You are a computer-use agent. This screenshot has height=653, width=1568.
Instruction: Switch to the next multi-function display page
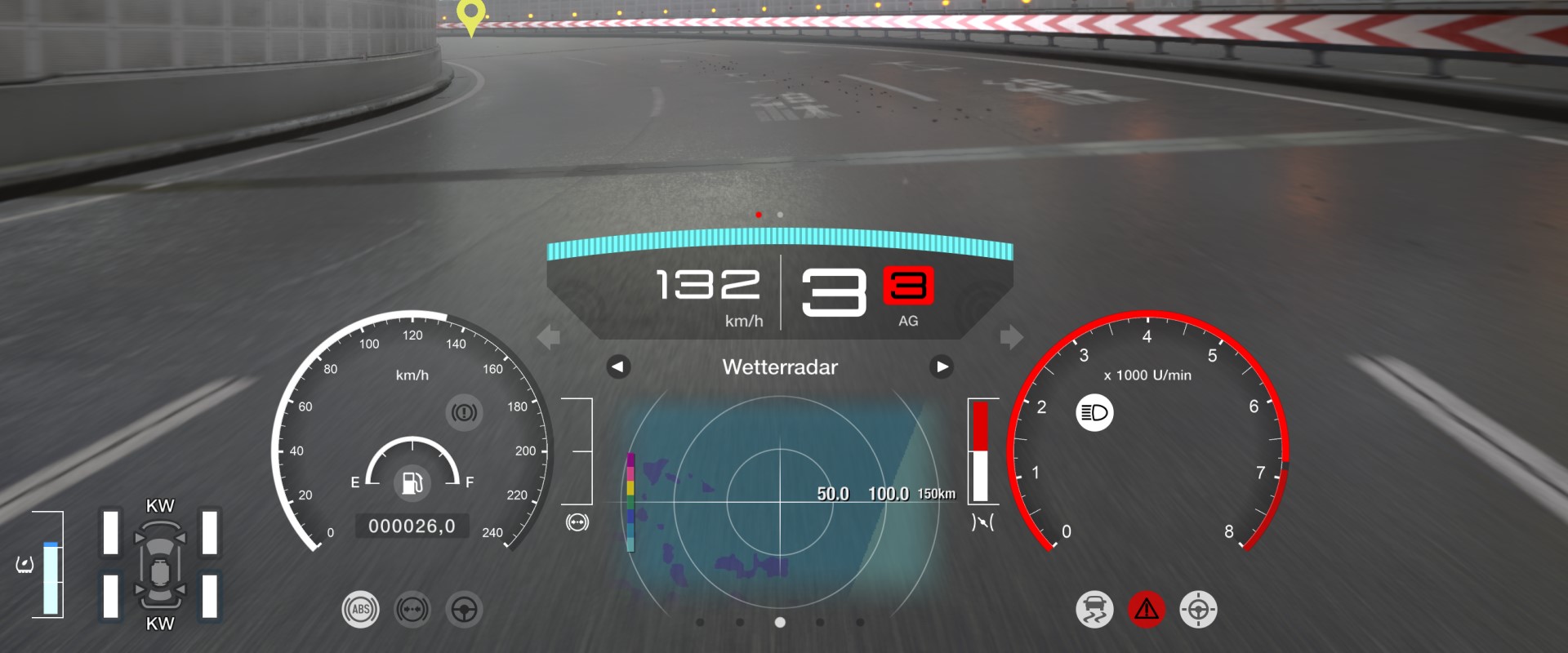(942, 367)
